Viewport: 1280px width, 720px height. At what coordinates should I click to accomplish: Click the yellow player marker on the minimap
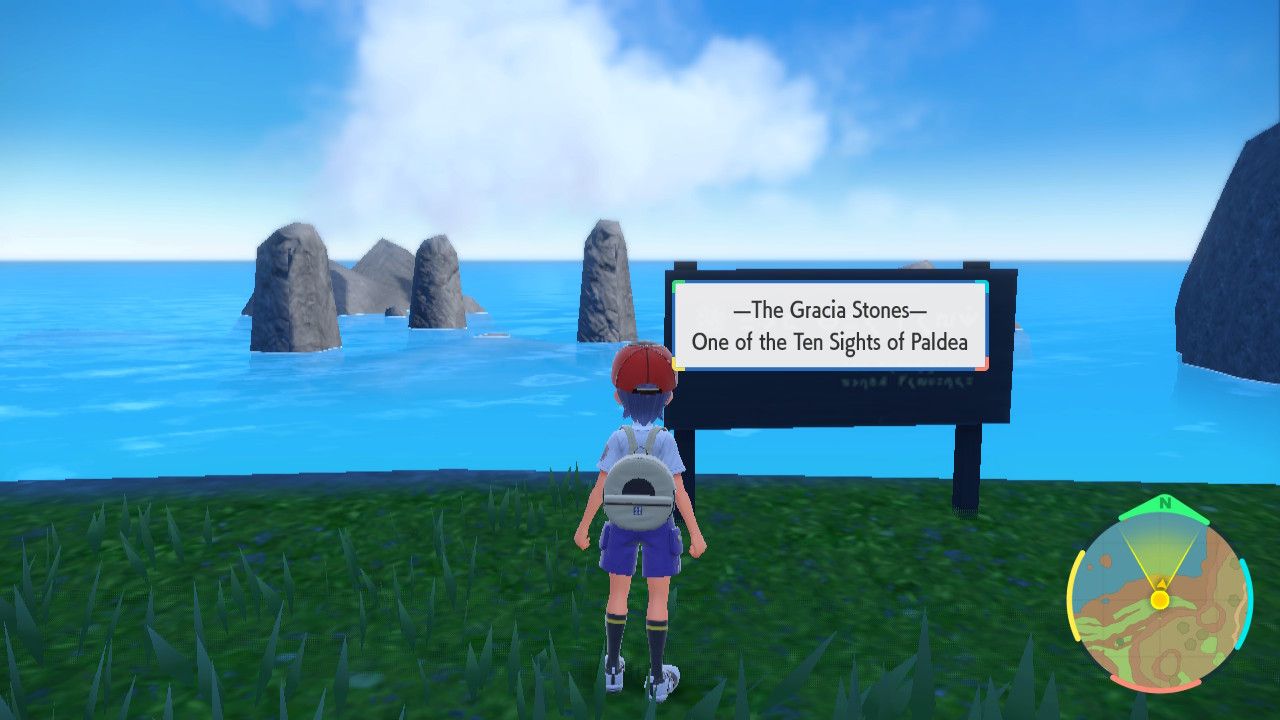(1161, 600)
